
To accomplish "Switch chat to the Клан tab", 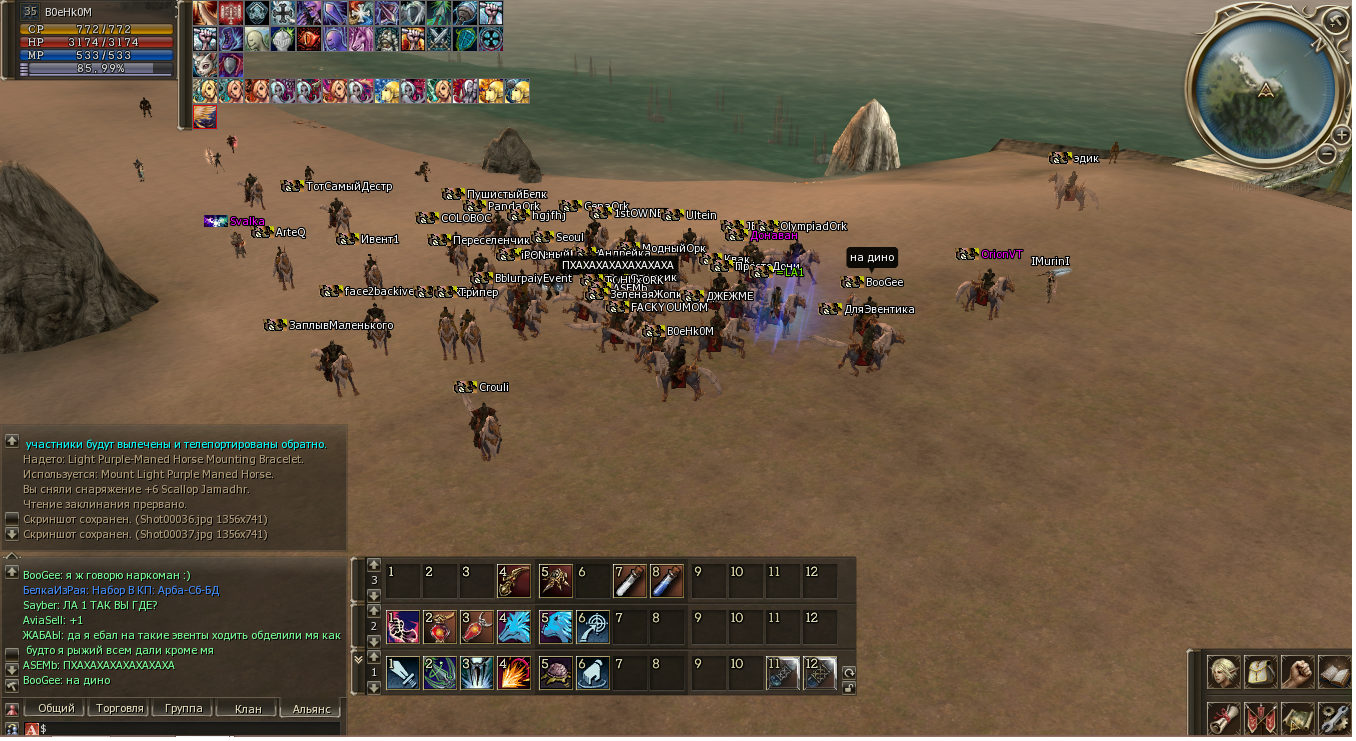I will [247, 708].
